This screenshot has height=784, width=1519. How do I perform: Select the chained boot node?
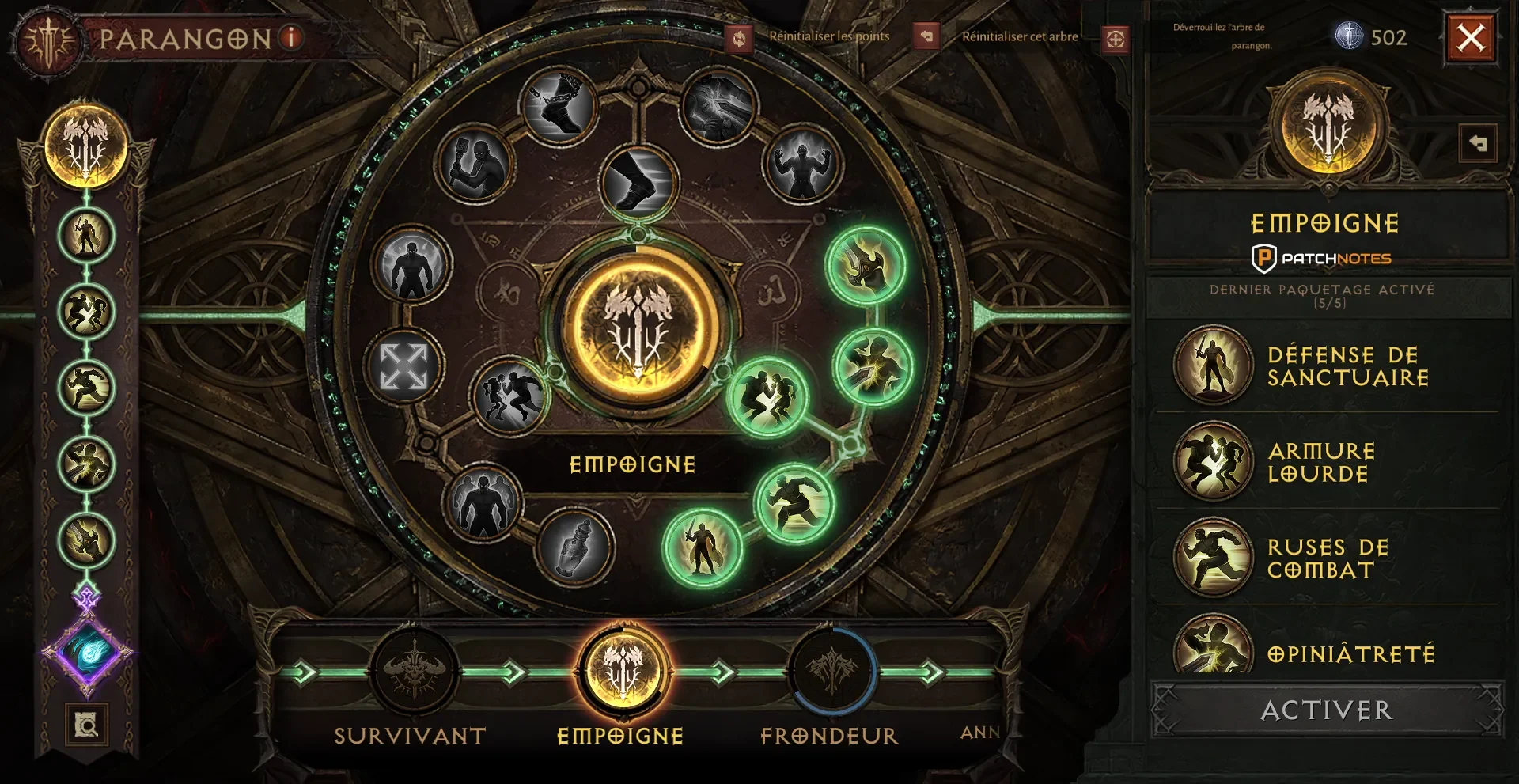point(560,105)
